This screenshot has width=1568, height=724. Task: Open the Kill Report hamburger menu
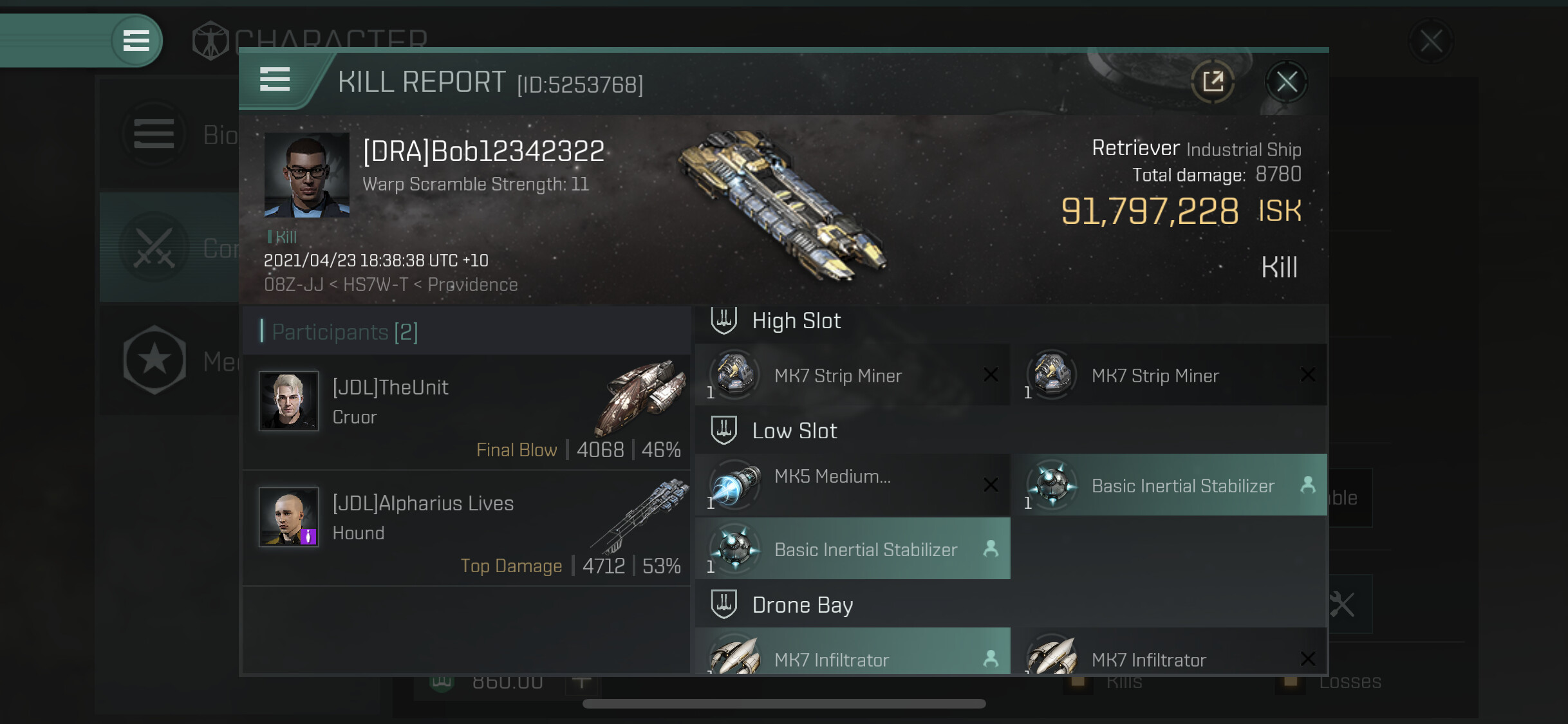[275, 80]
